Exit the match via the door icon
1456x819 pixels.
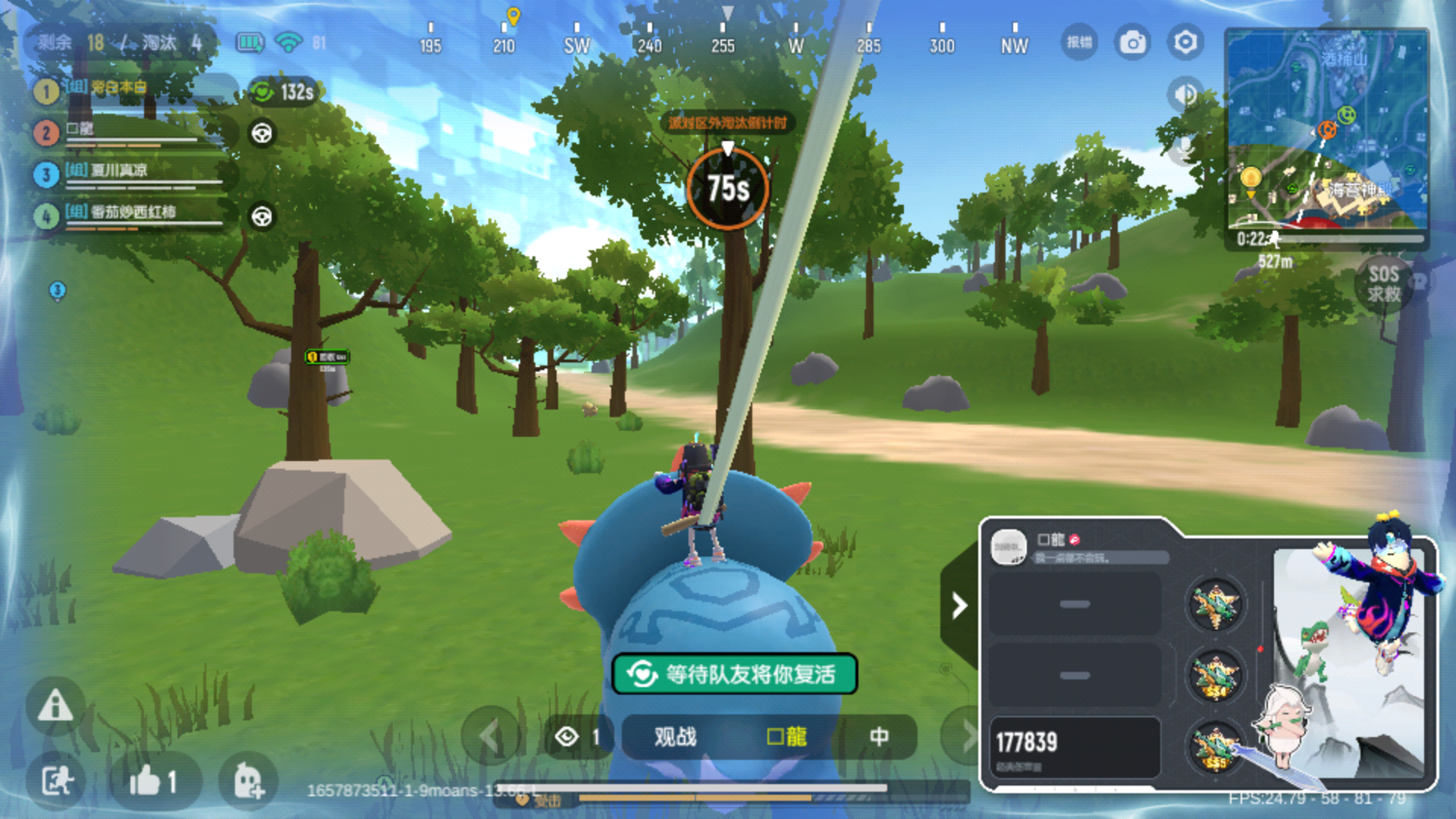point(55,781)
